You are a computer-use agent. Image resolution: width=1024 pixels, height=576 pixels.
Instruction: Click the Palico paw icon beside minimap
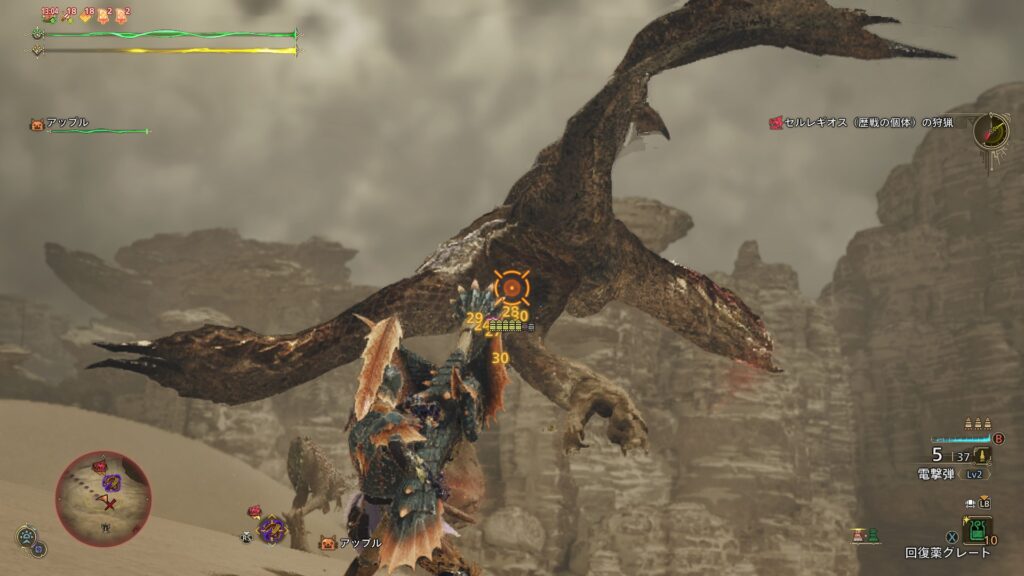pos(27,538)
